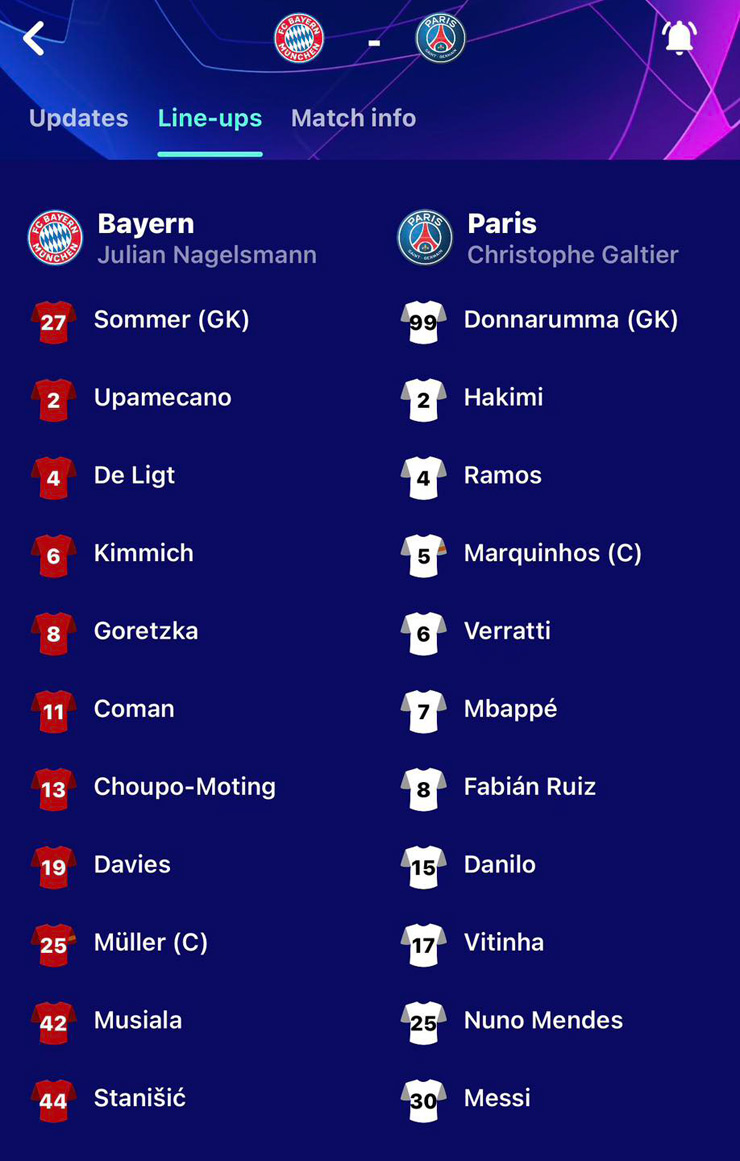Select Mbappé from the Paris line-up

(510, 709)
